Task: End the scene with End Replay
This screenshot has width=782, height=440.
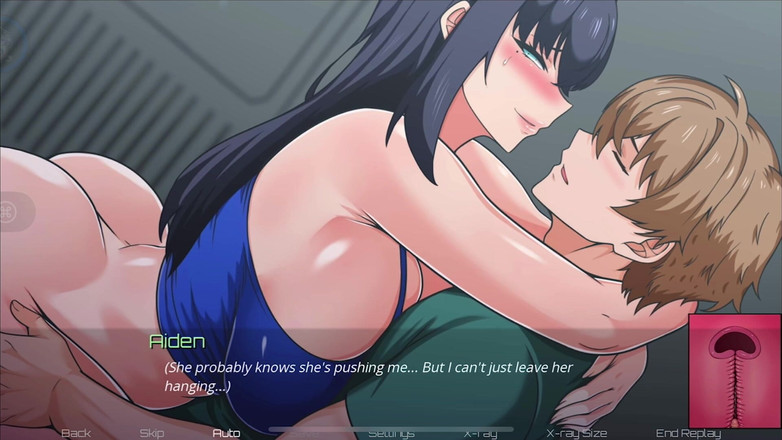Action: 689,433
